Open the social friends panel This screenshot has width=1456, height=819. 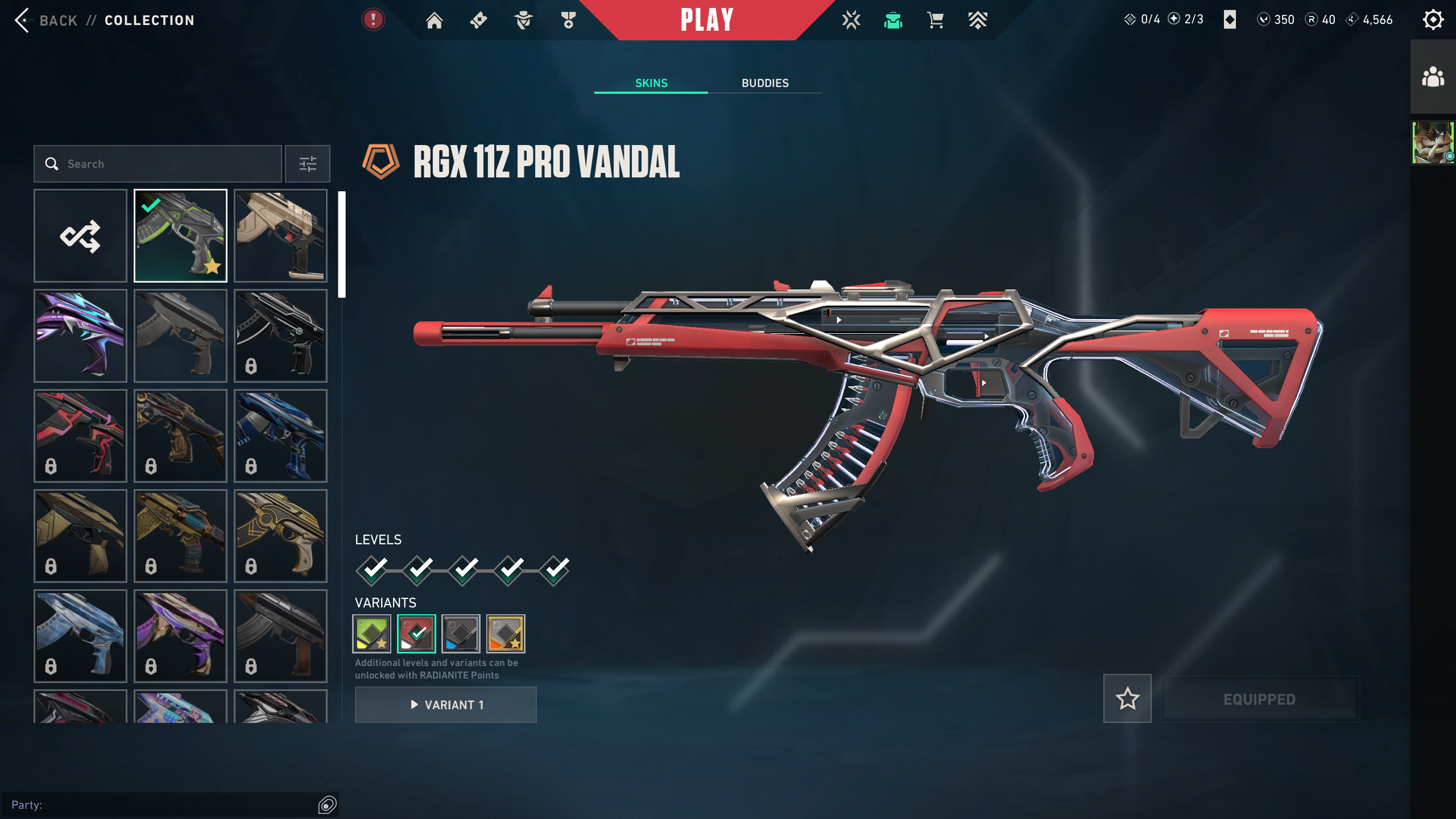[1433, 77]
